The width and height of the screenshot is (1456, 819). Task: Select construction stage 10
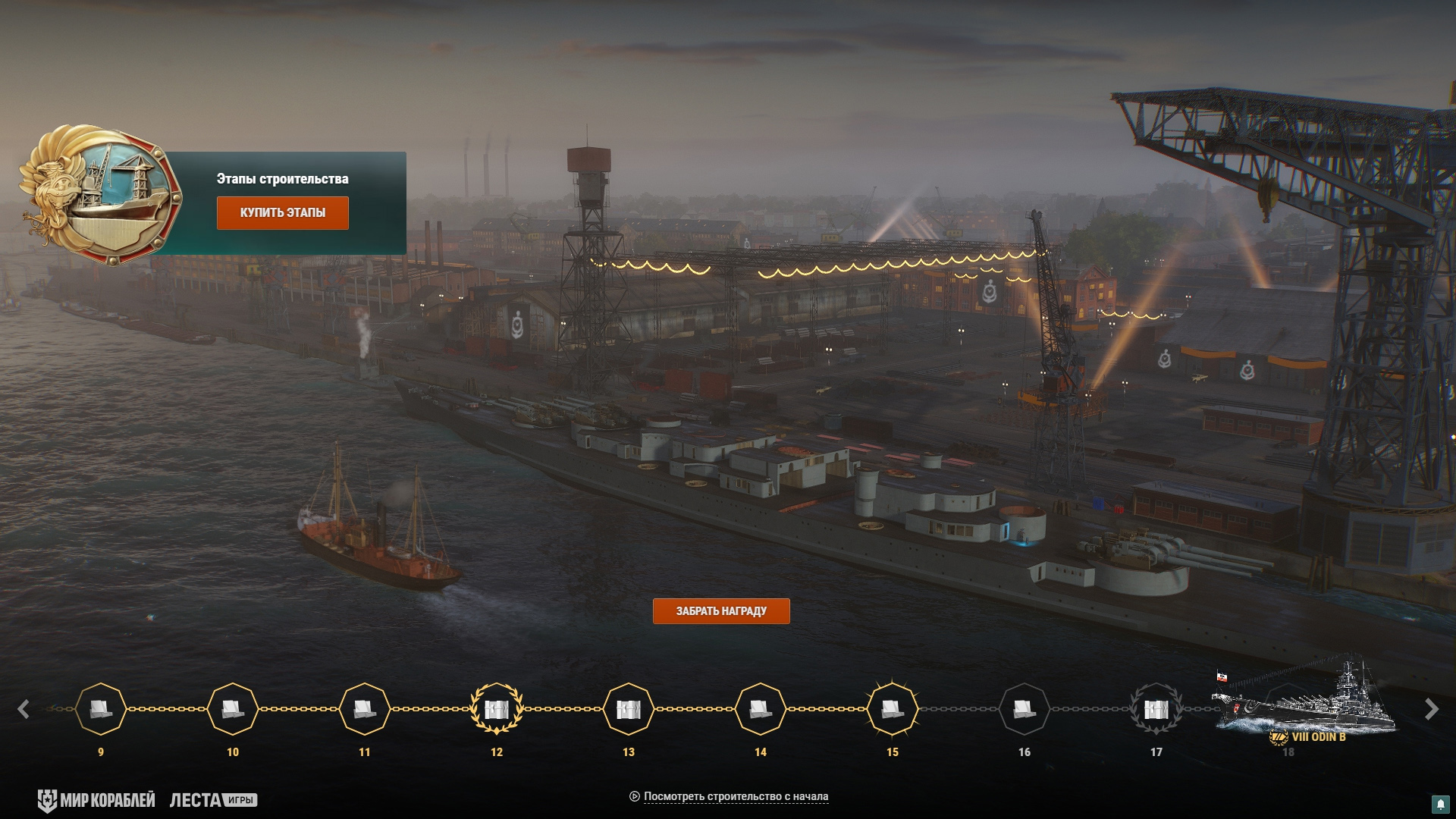click(233, 709)
